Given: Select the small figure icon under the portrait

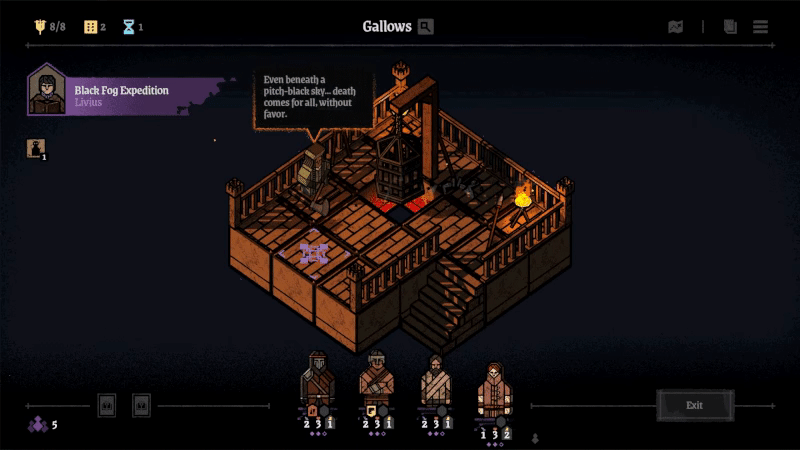Looking at the screenshot, I should point(35,149).
